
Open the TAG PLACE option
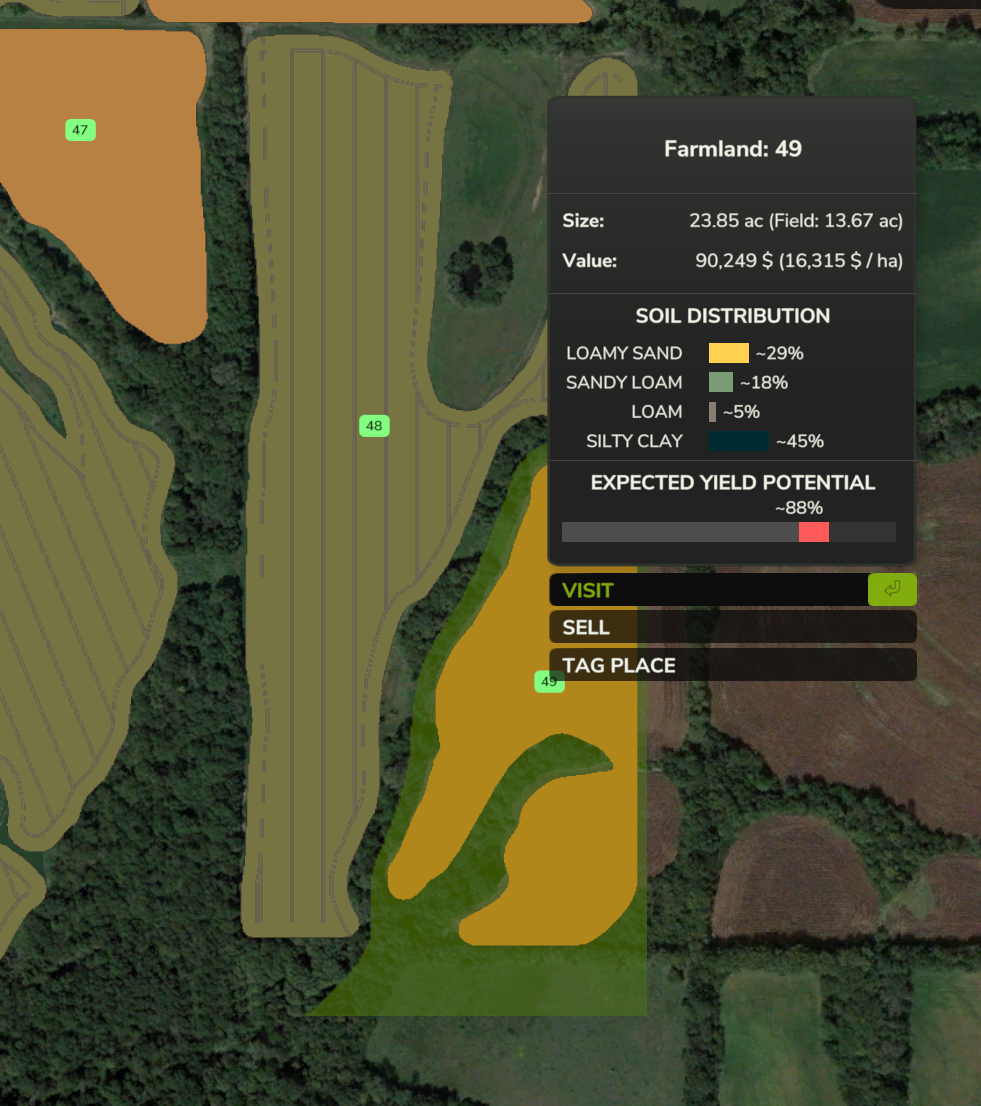tap(731, 666)
